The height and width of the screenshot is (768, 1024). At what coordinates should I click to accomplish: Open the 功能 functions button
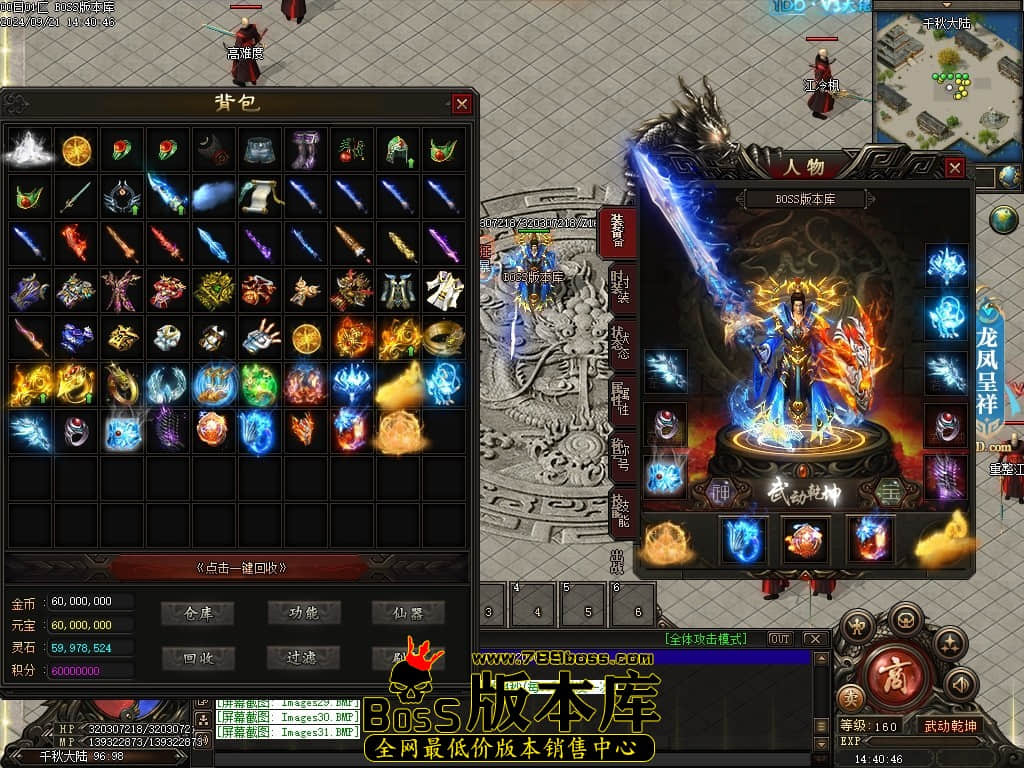(304, 613)
